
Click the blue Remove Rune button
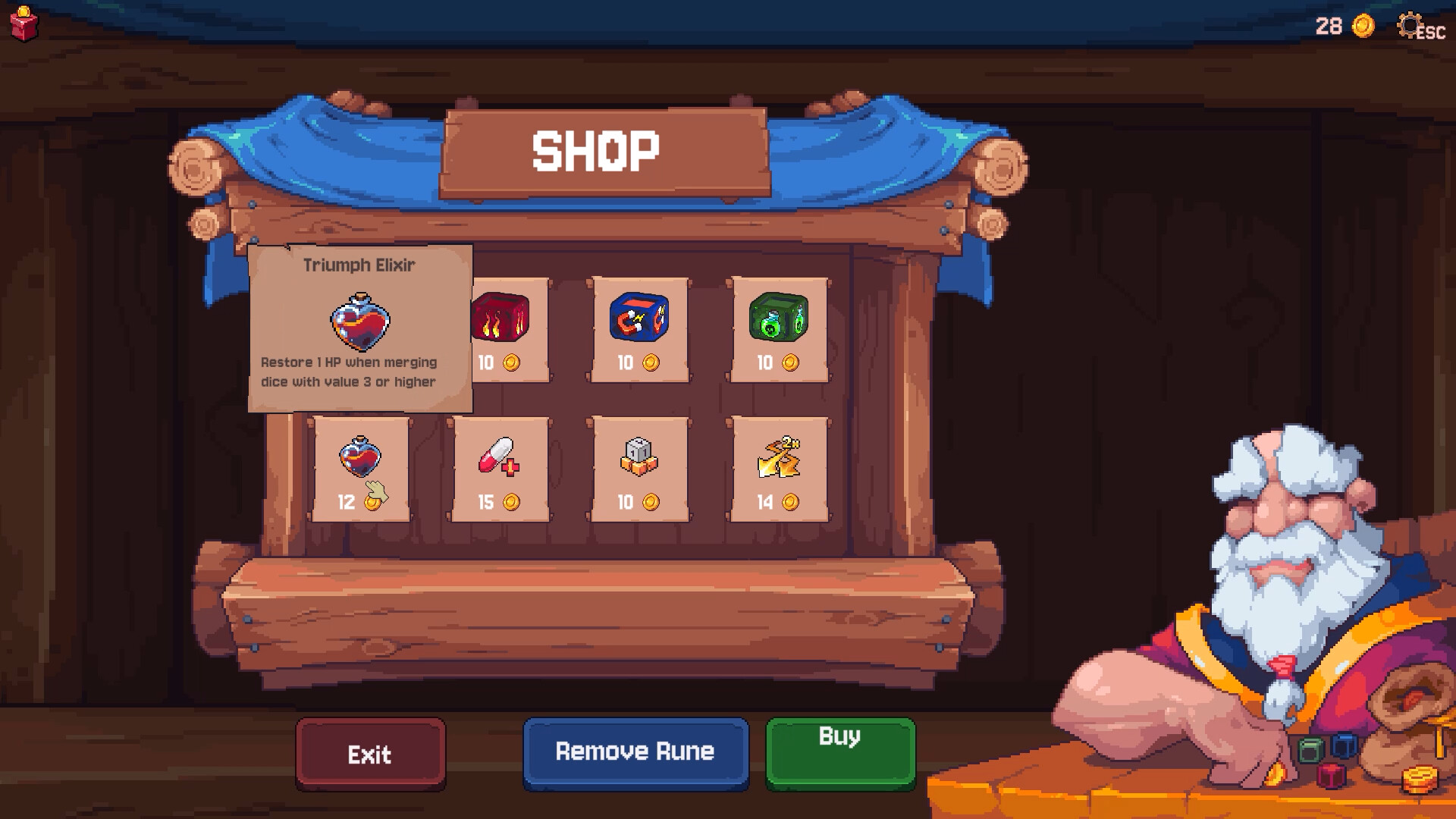click(635, 752)
